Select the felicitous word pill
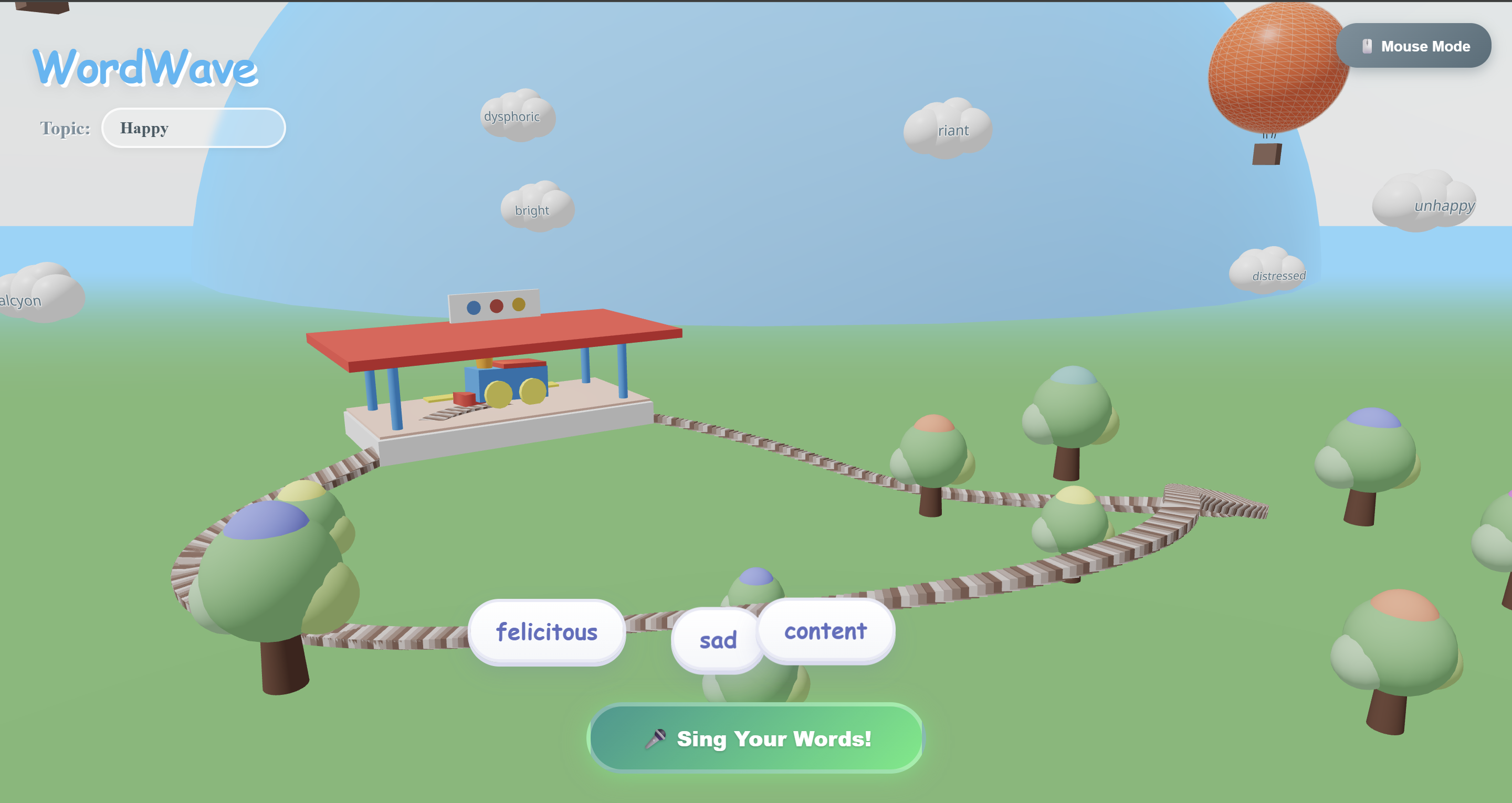This screenshot has height=803, width=1512. pyautogui.click(x=547, y=632)
